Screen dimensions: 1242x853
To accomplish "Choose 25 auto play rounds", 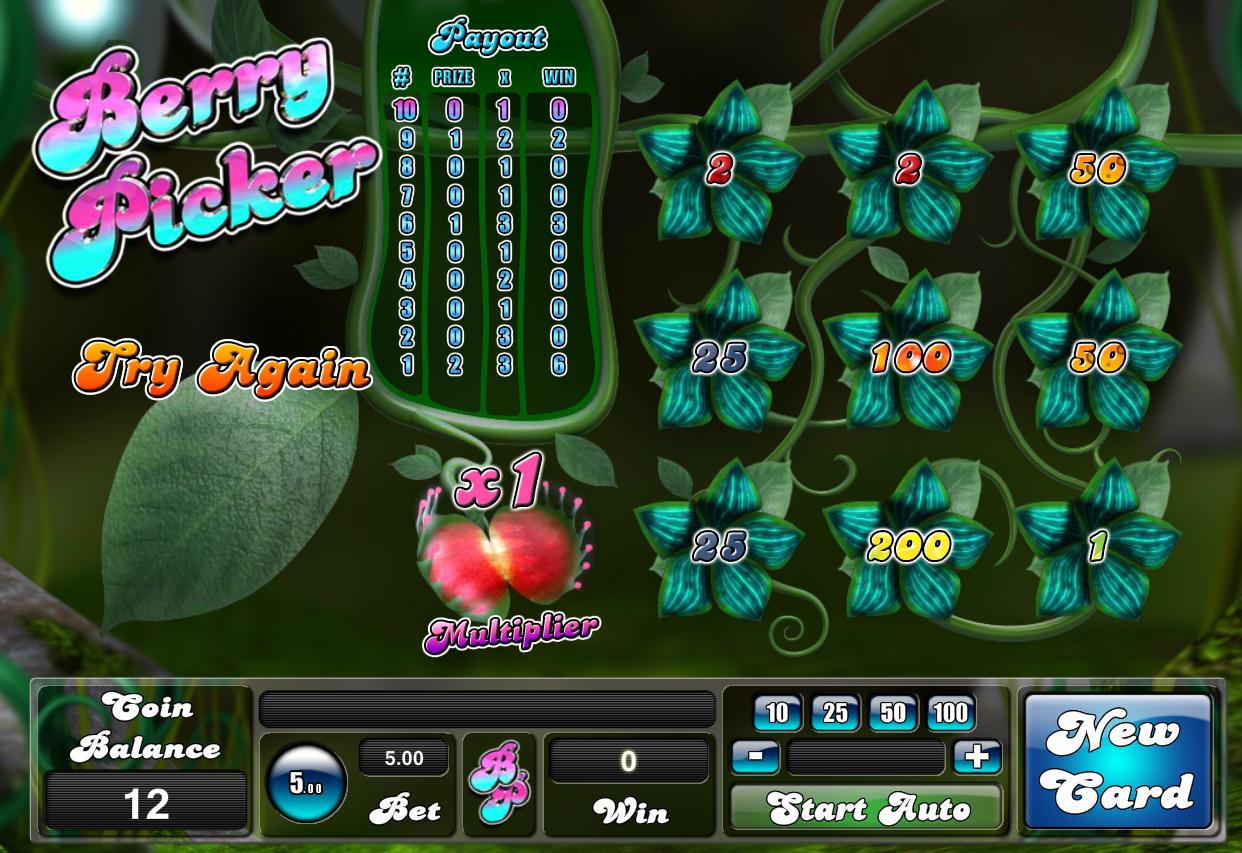I will [835, 713].
